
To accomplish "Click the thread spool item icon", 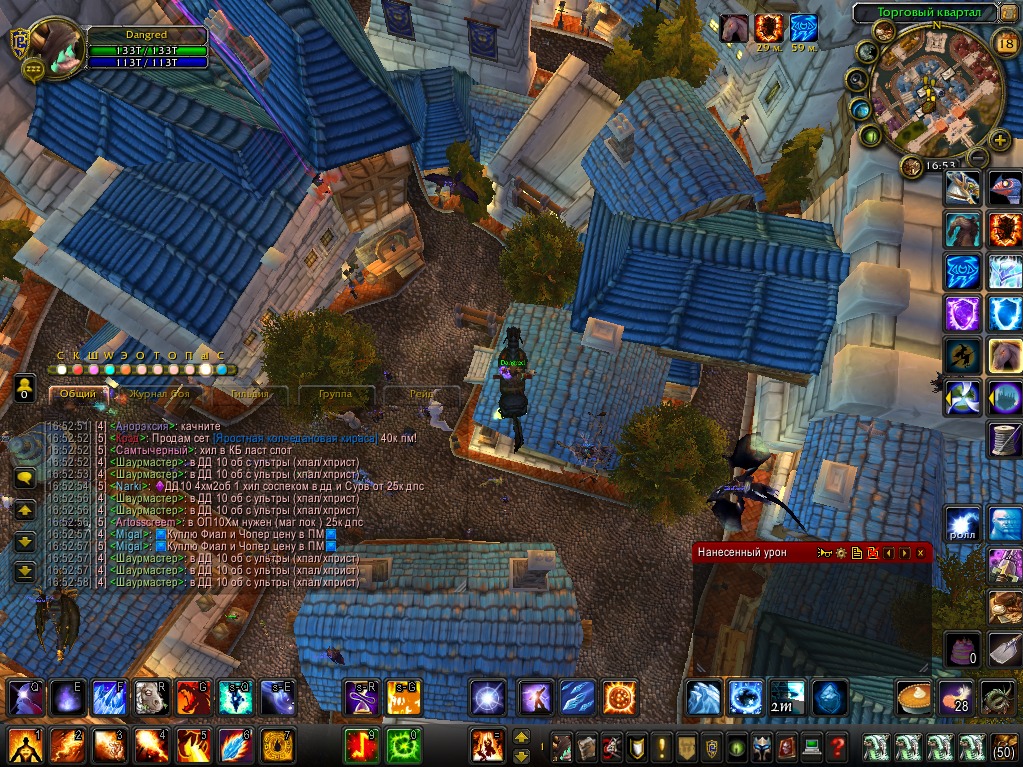I will pyautogui.click(x=1005, y=438).
